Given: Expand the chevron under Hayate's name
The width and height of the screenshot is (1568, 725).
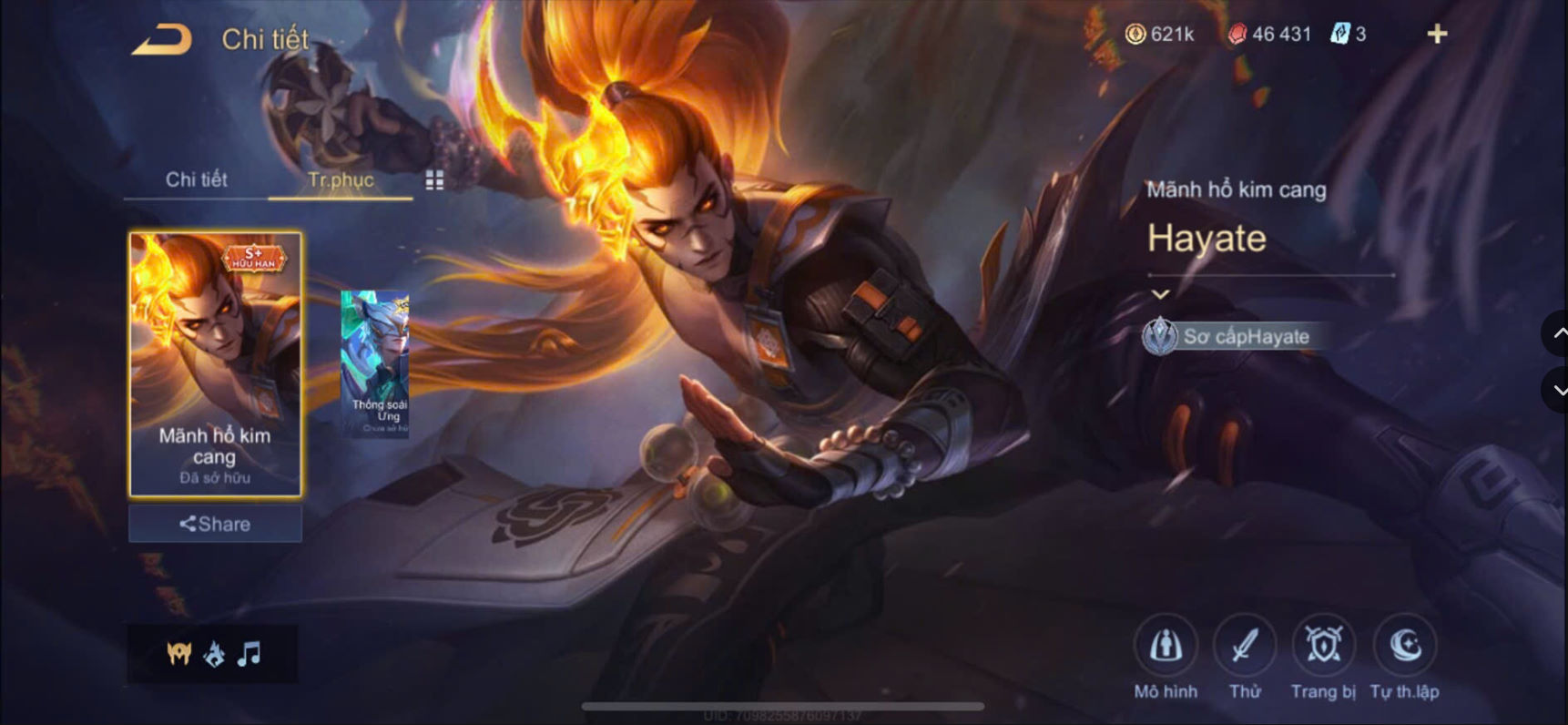Looking at the screenshot, I should click(x=1161, y=294).
